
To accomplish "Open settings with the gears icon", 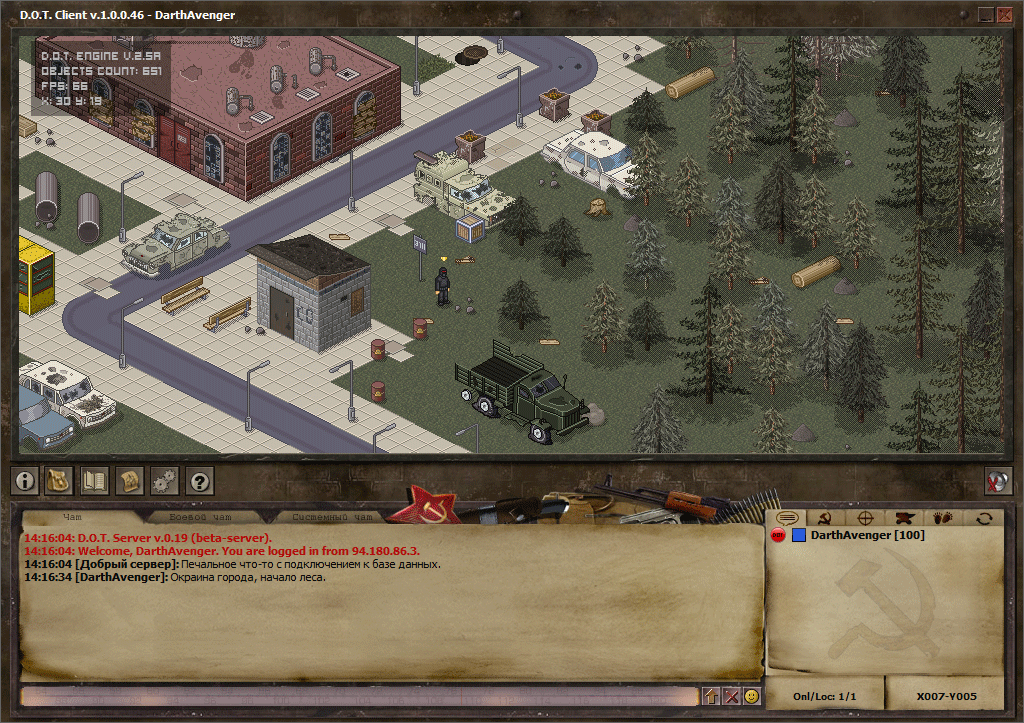I will [x=165, y=481].
